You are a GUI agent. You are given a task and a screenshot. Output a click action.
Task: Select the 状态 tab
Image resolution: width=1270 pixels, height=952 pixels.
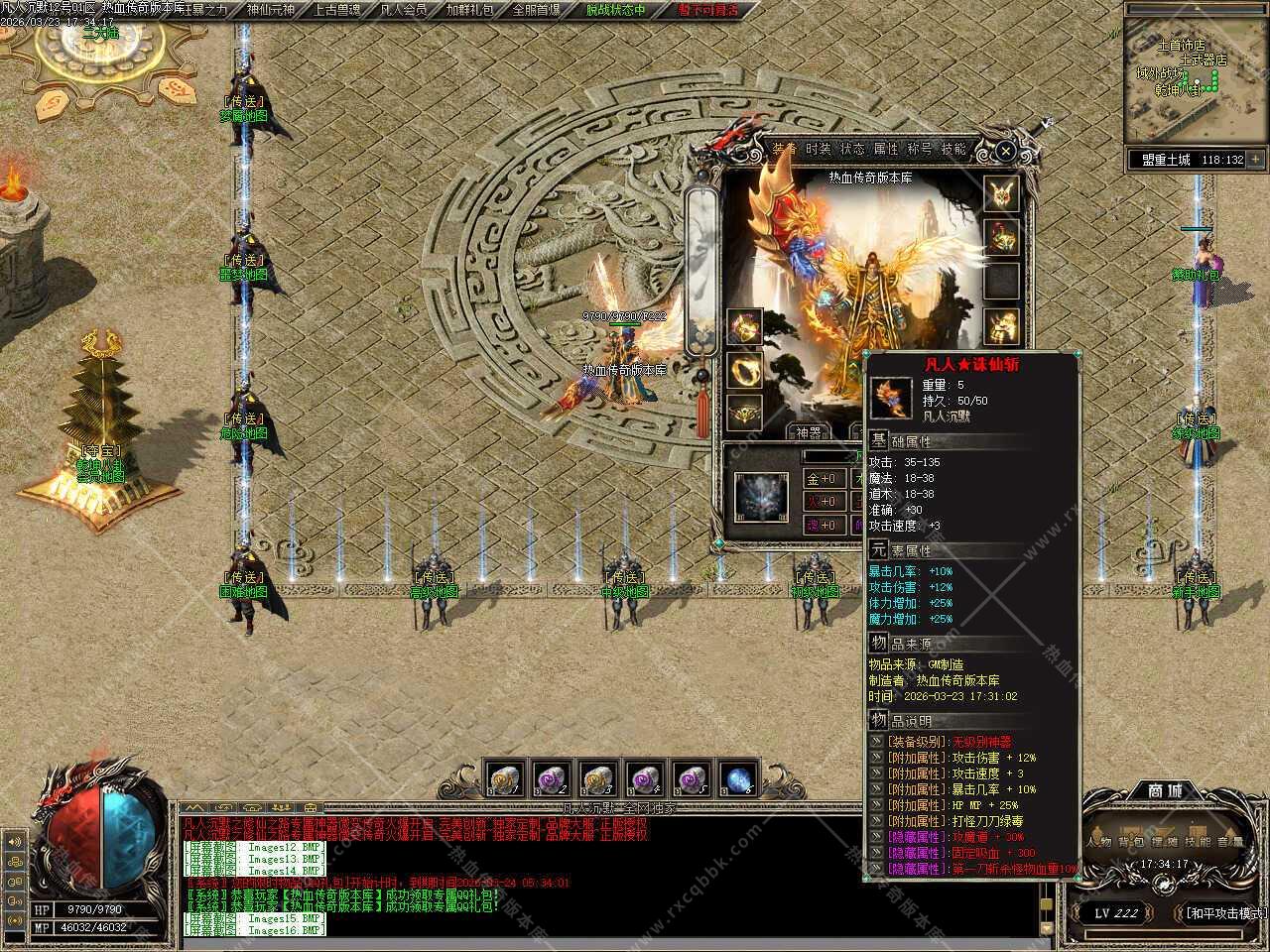point(852,149)
